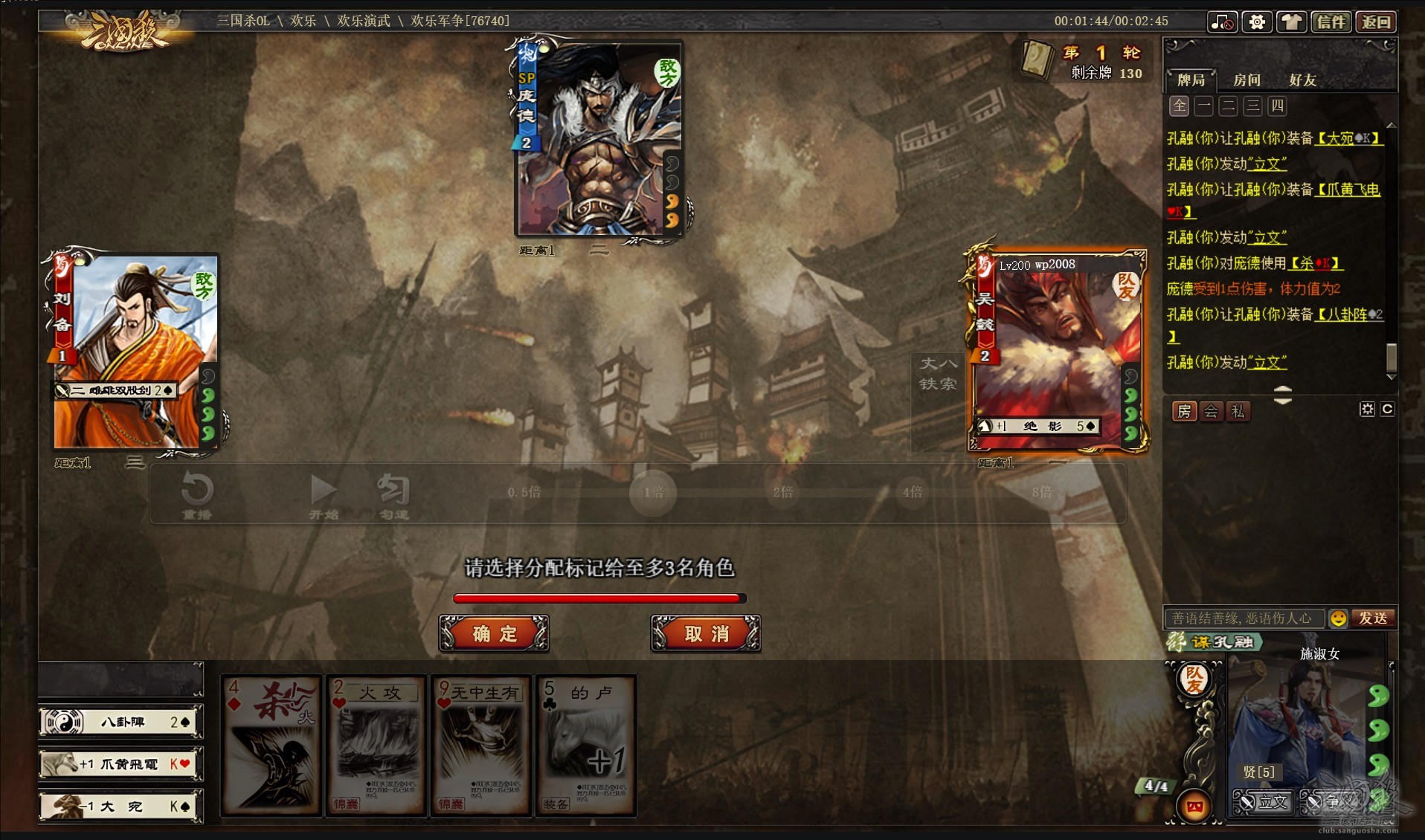Activate the 立文 skill button

pos(1264,802)
